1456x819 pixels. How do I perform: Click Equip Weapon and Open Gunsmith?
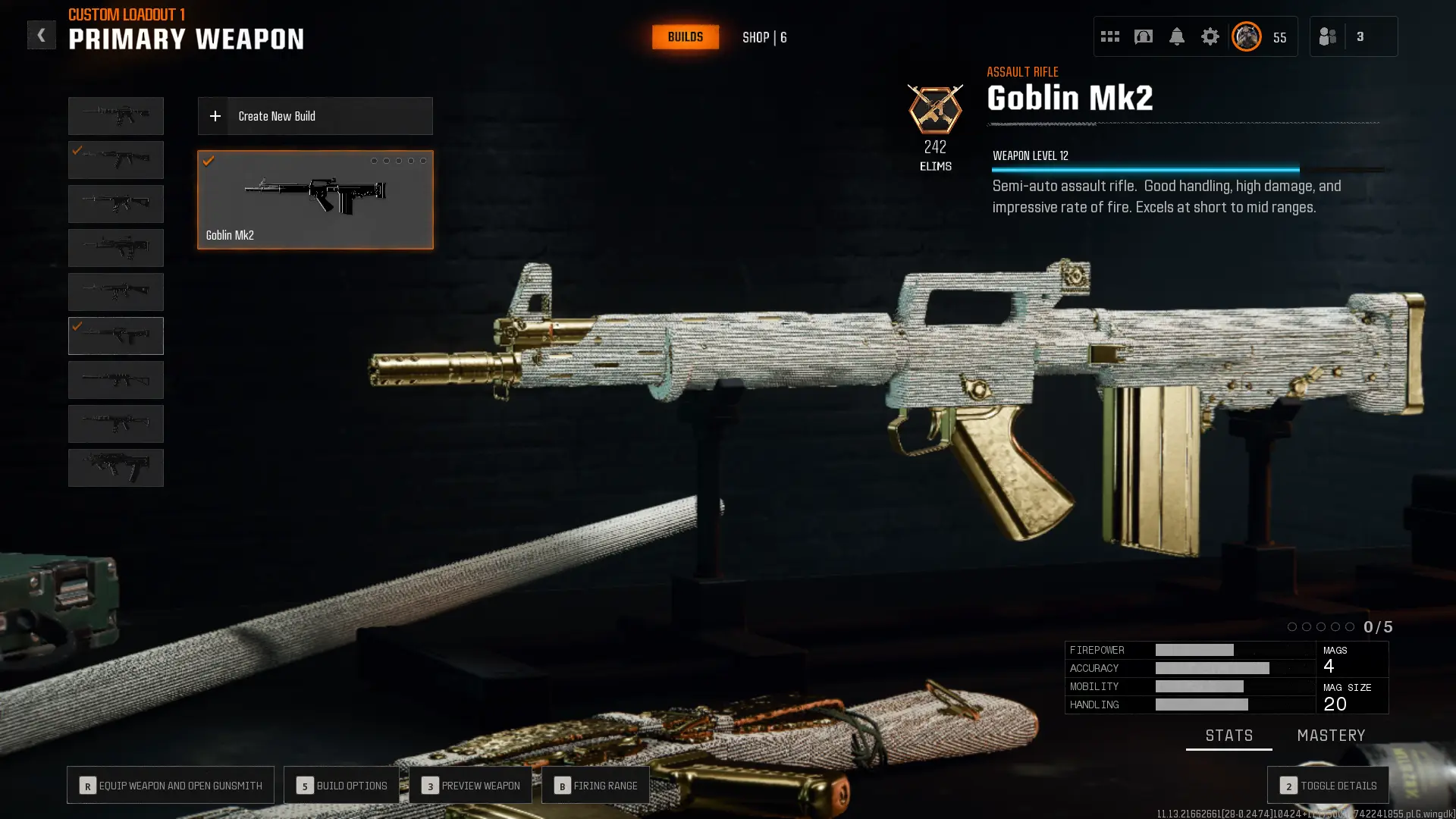click(x=170, y=785)
